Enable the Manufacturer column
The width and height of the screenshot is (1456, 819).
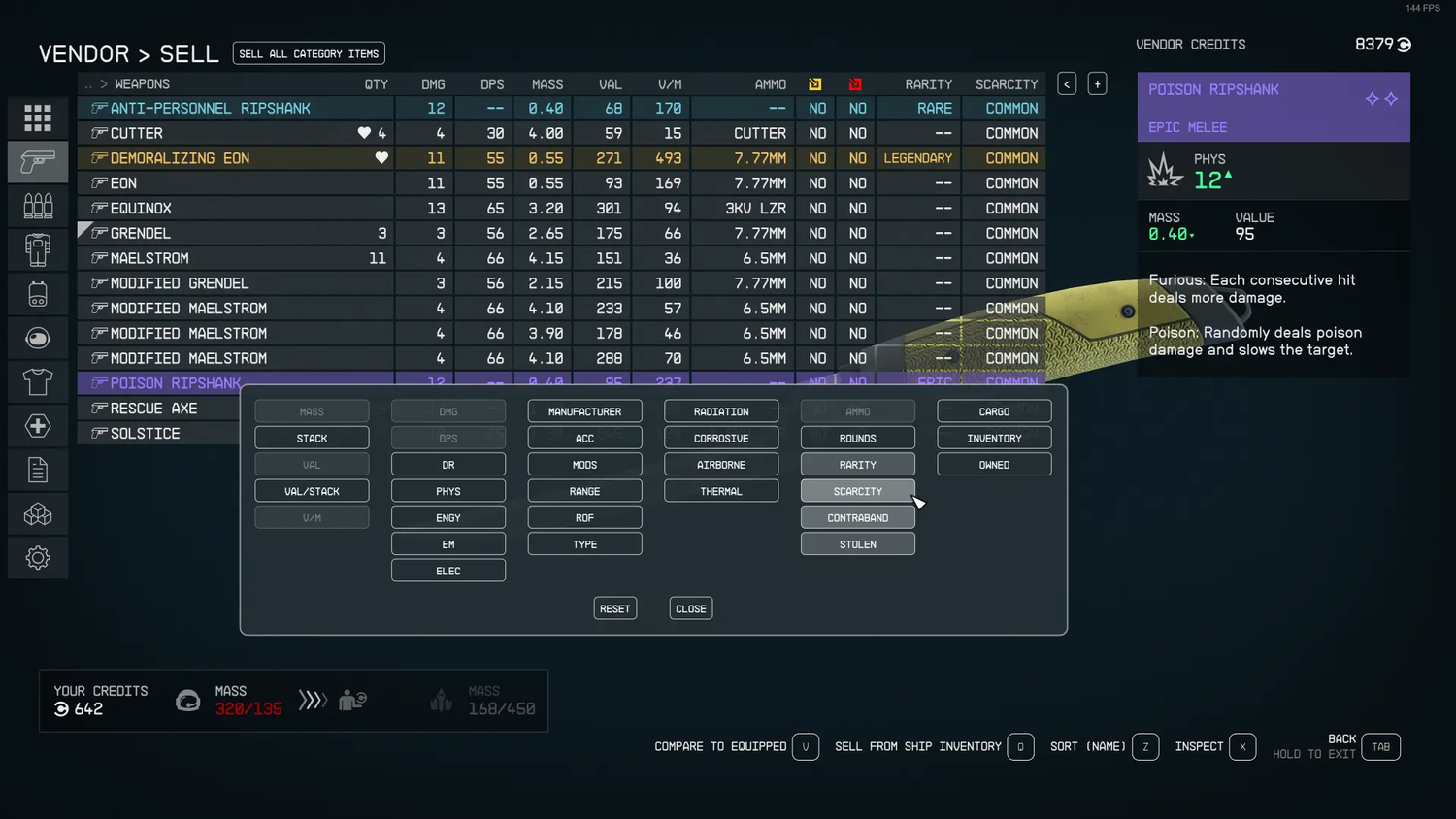584,411
